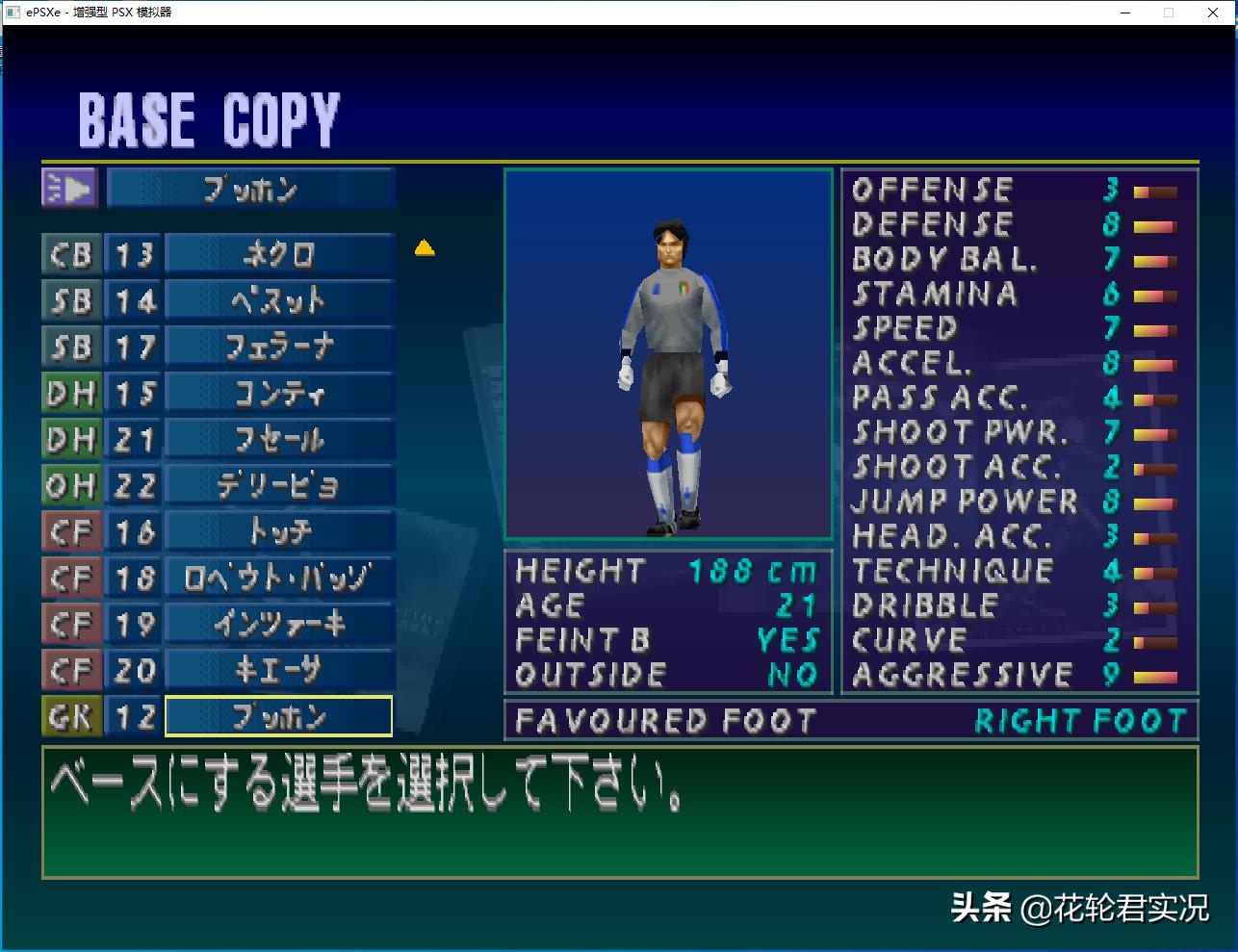This screenshot has width=1238, height=952.
Task: Select DH number 15 player row
Action: pyautogui.click(x=279, y=394)
